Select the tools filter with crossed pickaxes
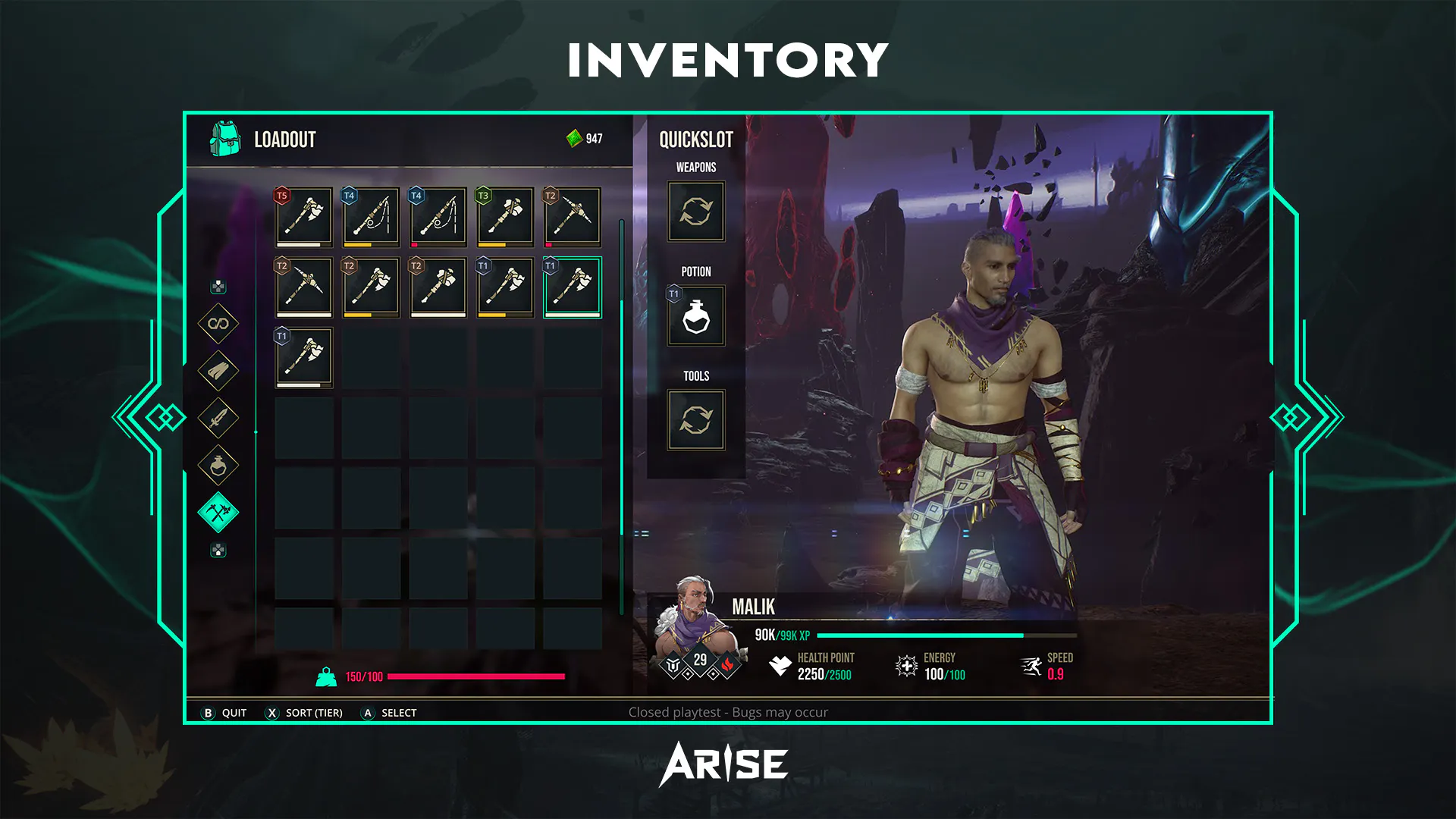1456x819 pixels. tap(218, 511)
